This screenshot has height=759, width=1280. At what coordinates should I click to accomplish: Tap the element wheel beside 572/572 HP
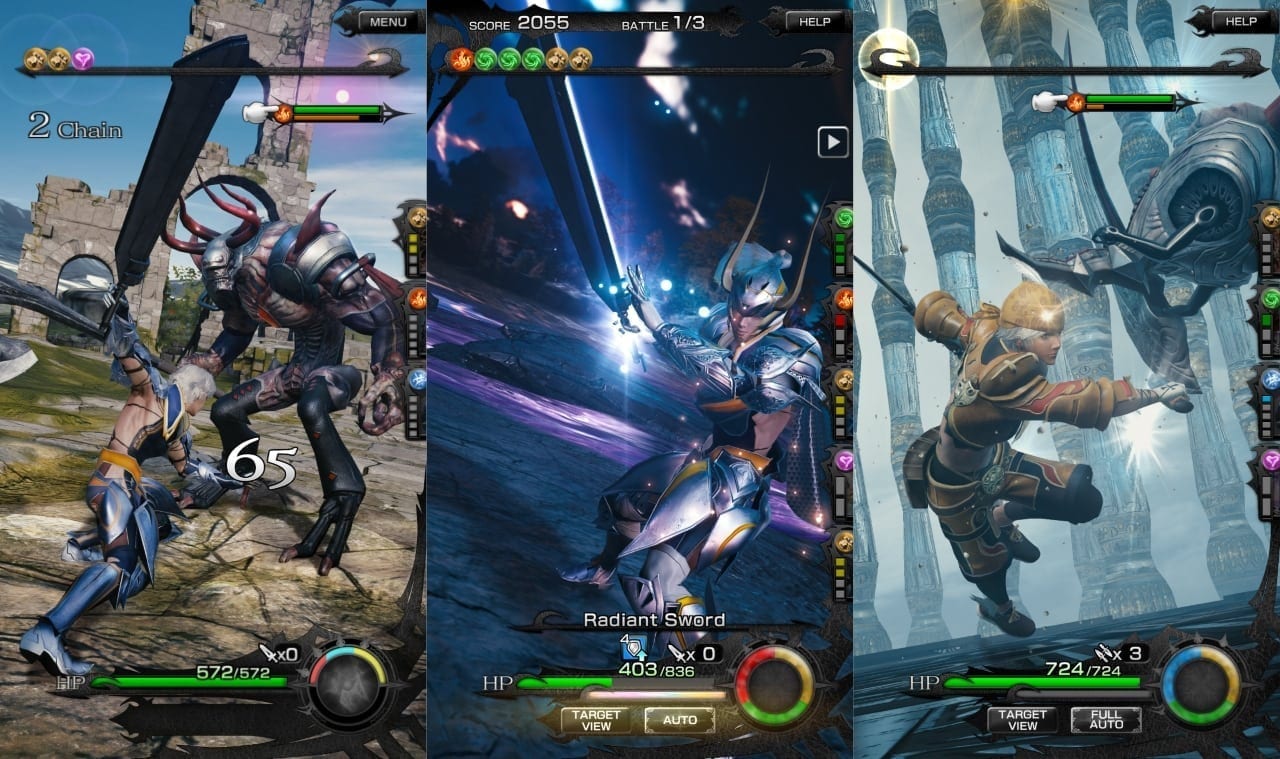(x=347, y=687)
